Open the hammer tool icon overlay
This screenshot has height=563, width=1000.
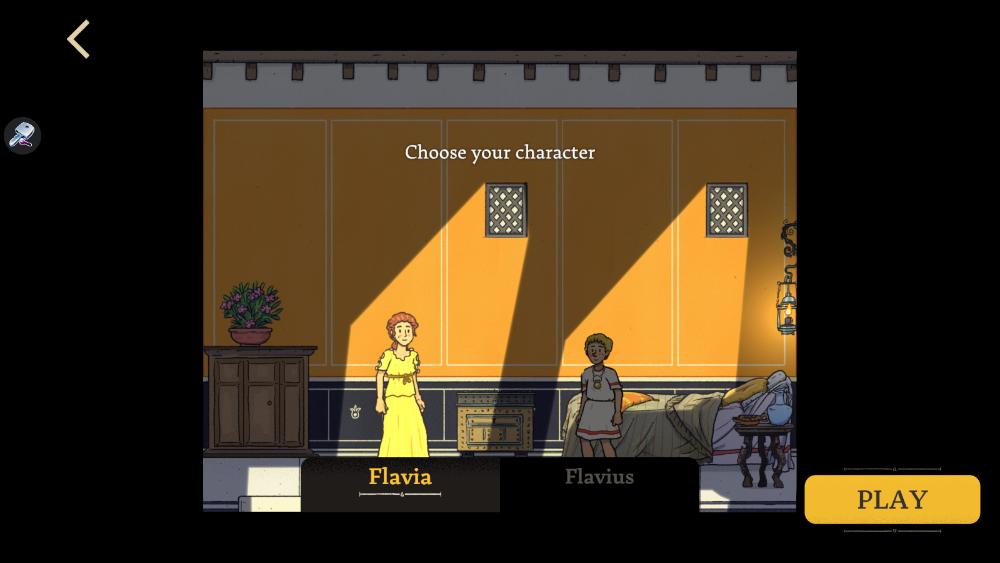coord(22,135)
